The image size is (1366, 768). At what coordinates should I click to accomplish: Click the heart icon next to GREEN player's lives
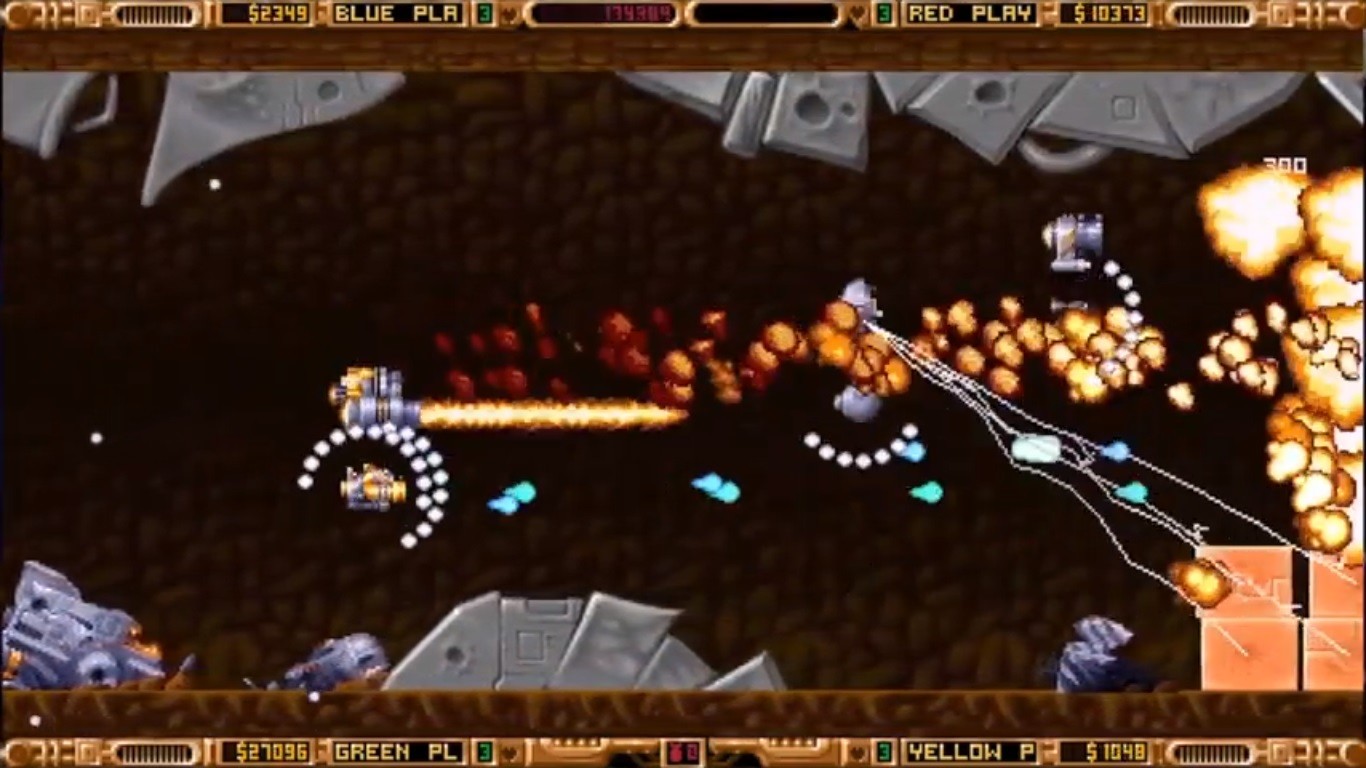pyautogui.click(x=509, y=752)
